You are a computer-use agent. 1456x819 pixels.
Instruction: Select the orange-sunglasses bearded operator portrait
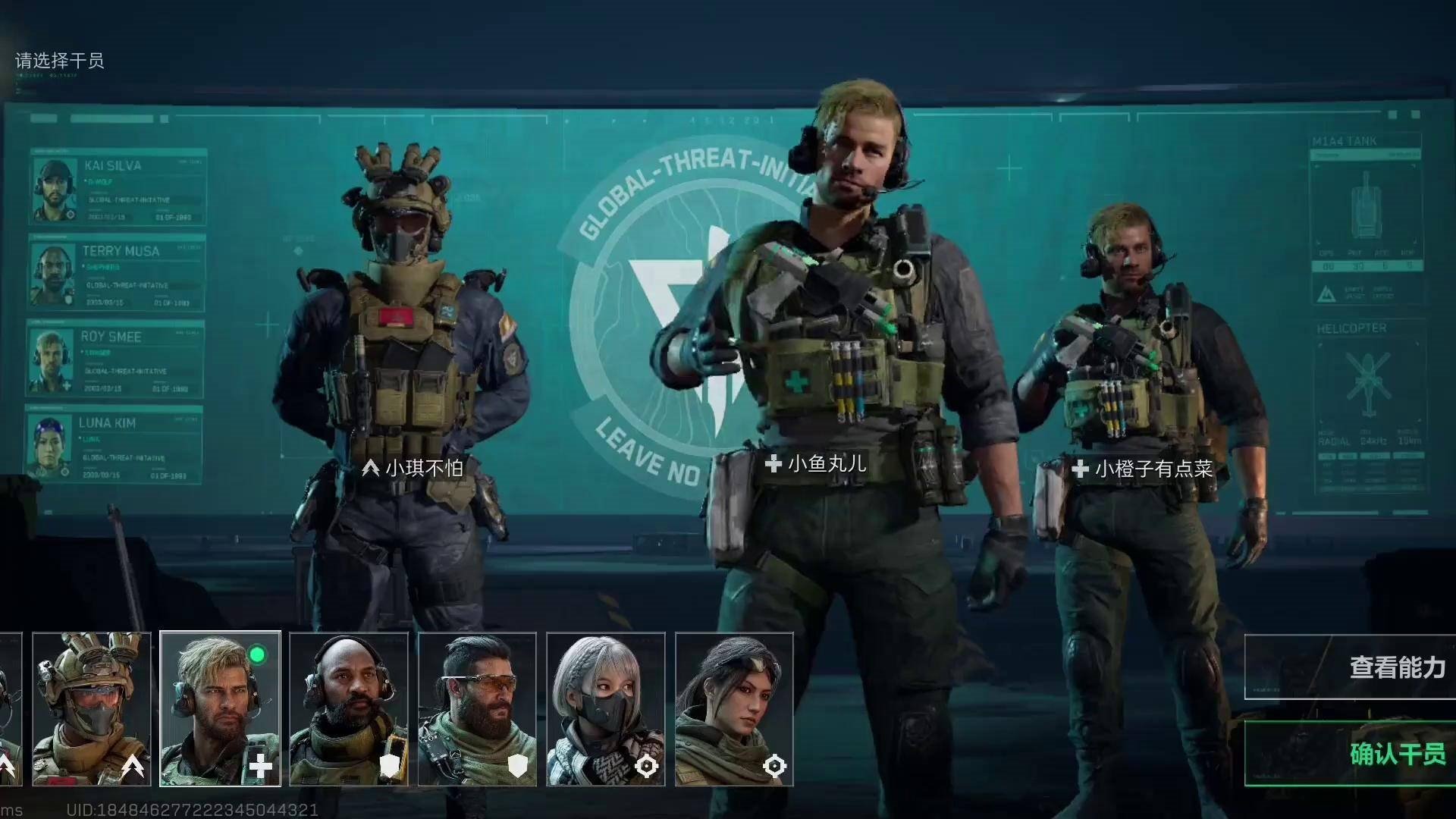(477, 709)
